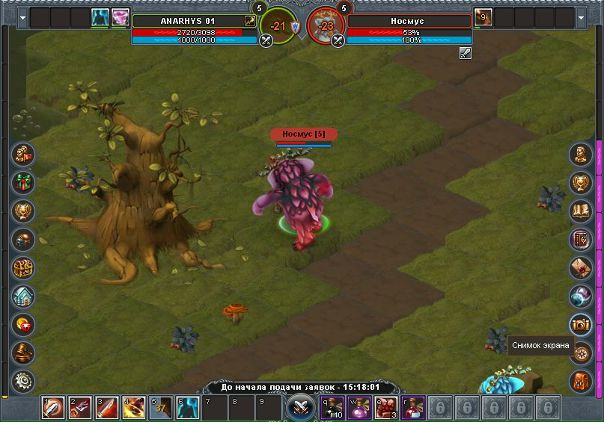The width and height of the screenshot is (604, 422).
Task: Activate the first sword attack skill slot
Action: (x=52, y=407)
